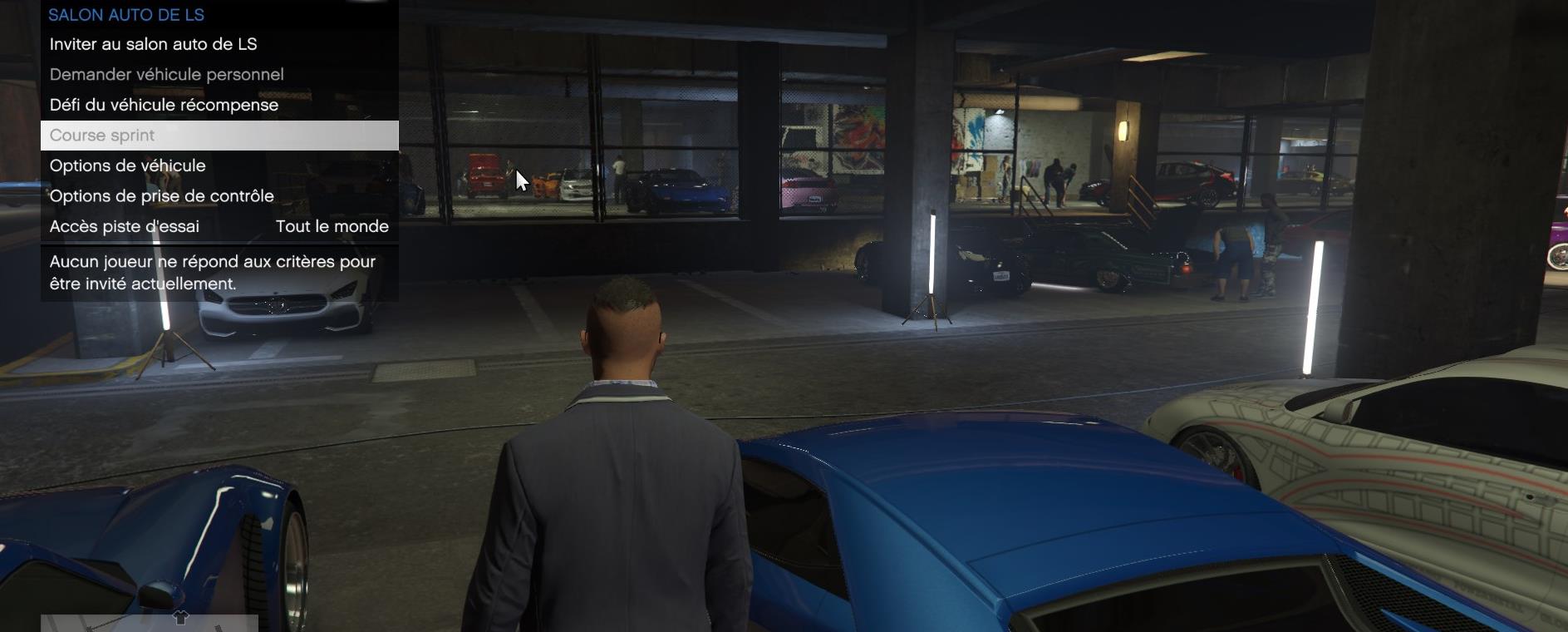This screenshot has height=632, width=1568.
Task: Cycle the piste d'essai audience option
Action: click(332, 225)
